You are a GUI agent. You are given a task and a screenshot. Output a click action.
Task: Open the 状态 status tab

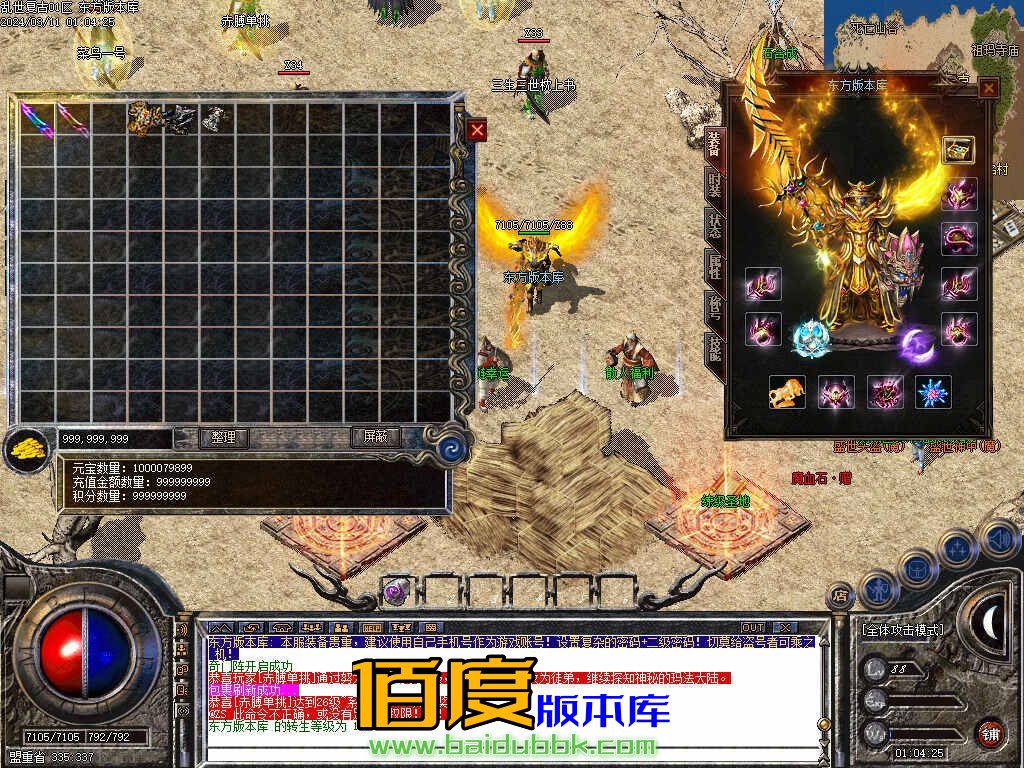click(x=714, y=224)
